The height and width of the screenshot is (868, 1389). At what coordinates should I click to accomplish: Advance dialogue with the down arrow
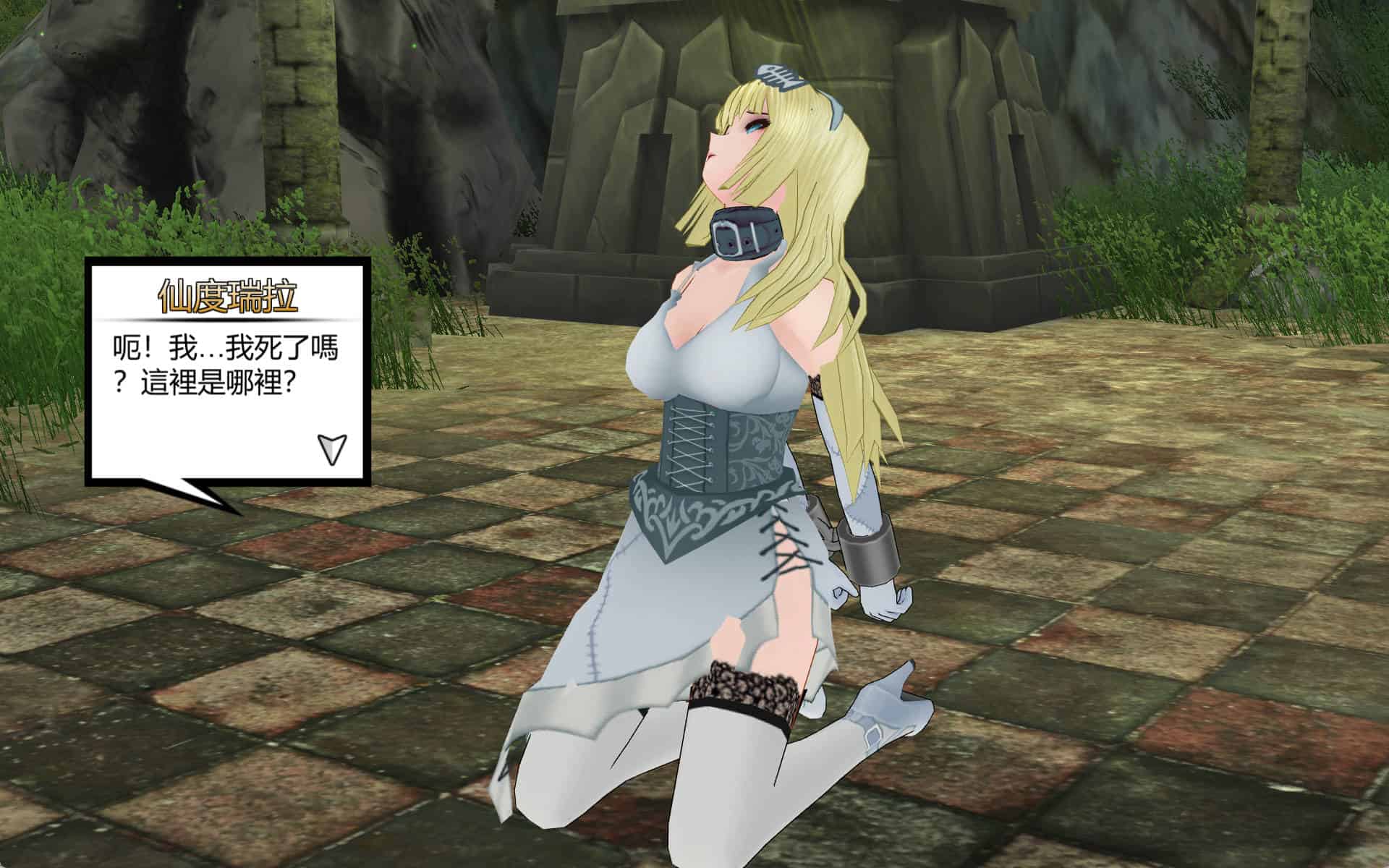tap(332, 448)
